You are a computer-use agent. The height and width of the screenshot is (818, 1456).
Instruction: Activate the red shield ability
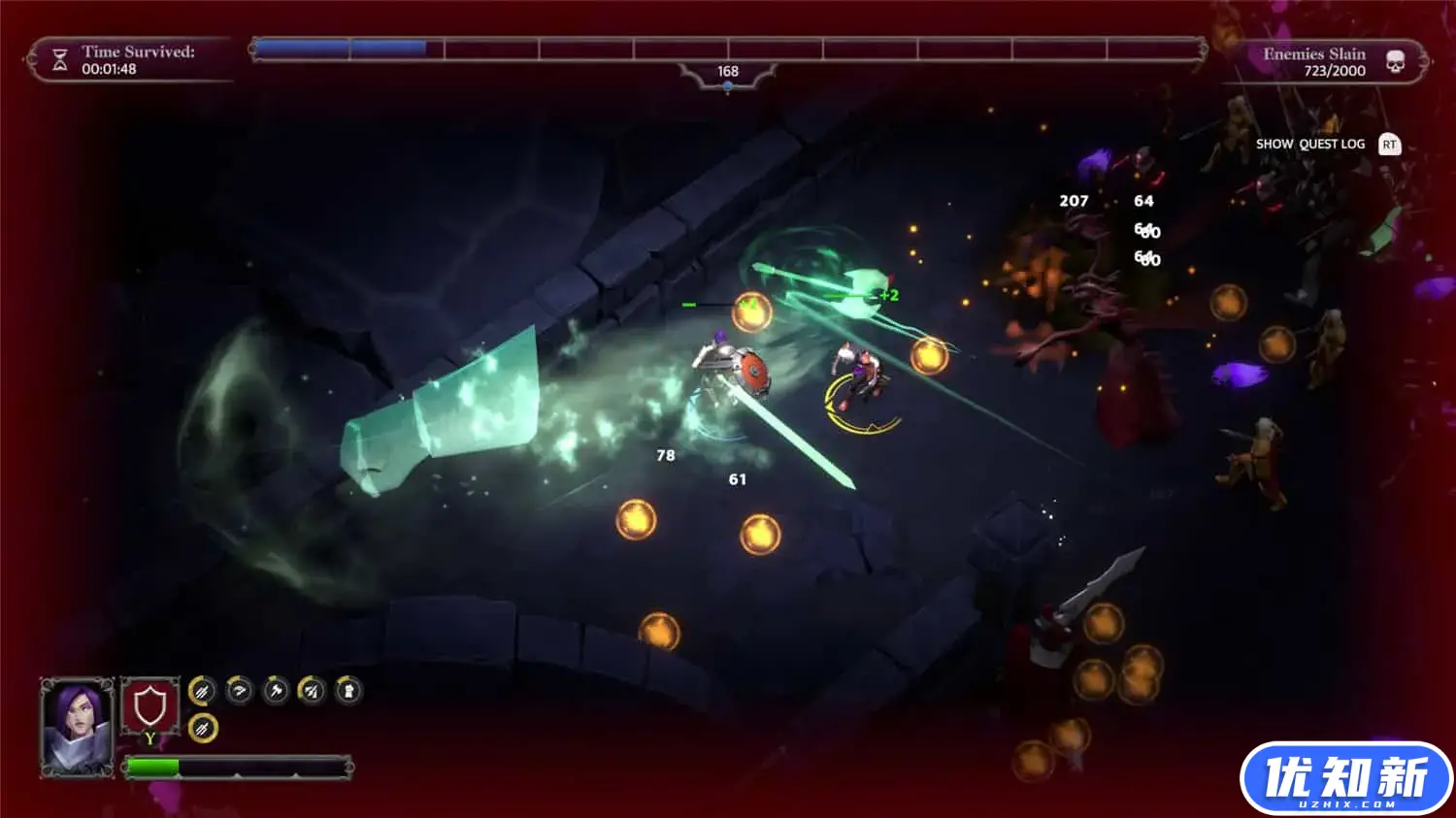coord(149,708)
